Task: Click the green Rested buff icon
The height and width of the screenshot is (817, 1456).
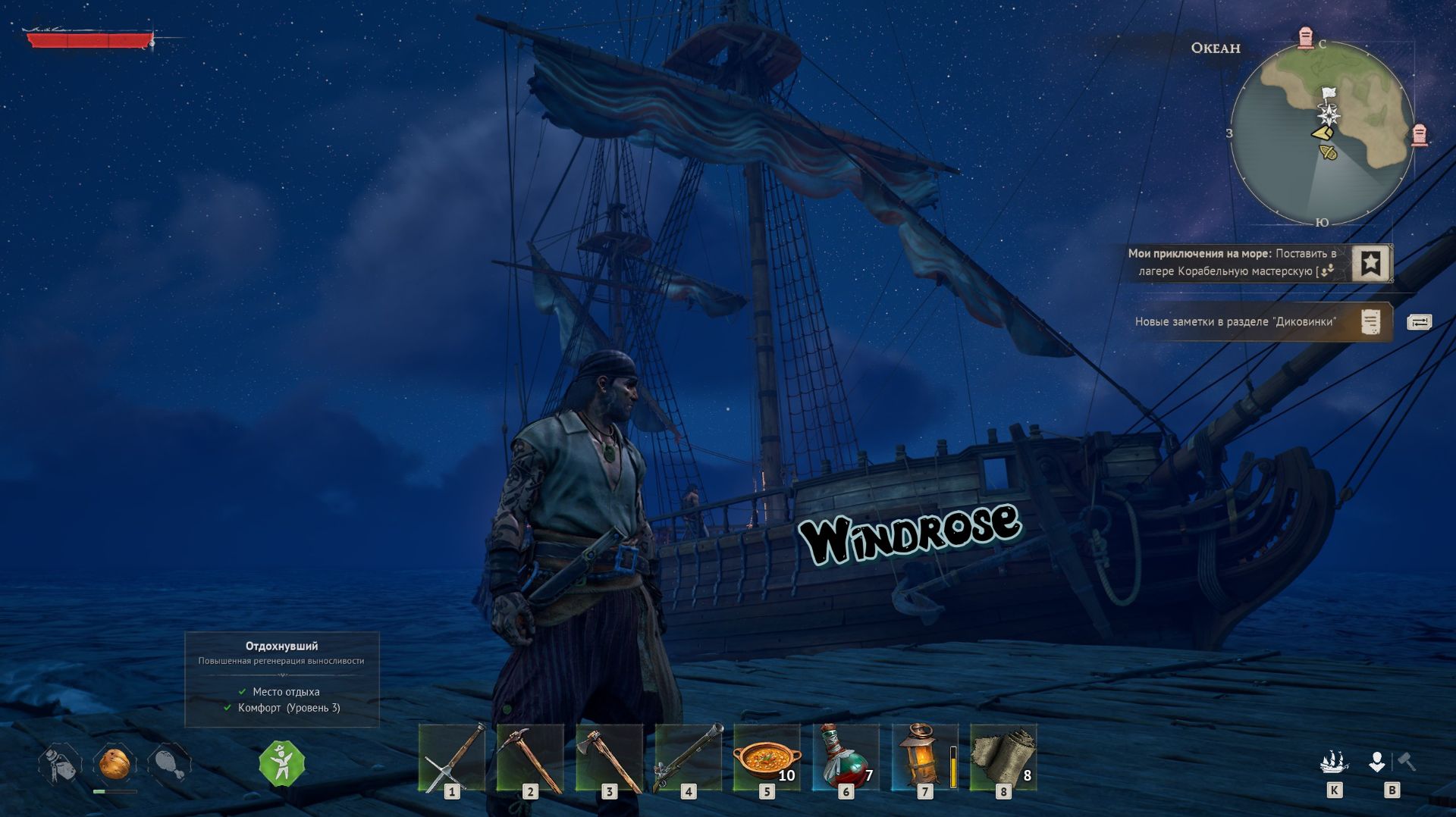Action: point(281,763)
